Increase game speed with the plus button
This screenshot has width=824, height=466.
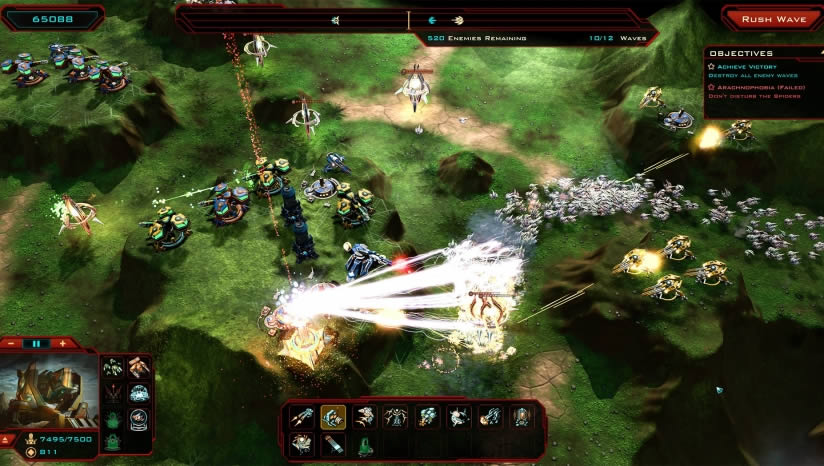[62, 343]
